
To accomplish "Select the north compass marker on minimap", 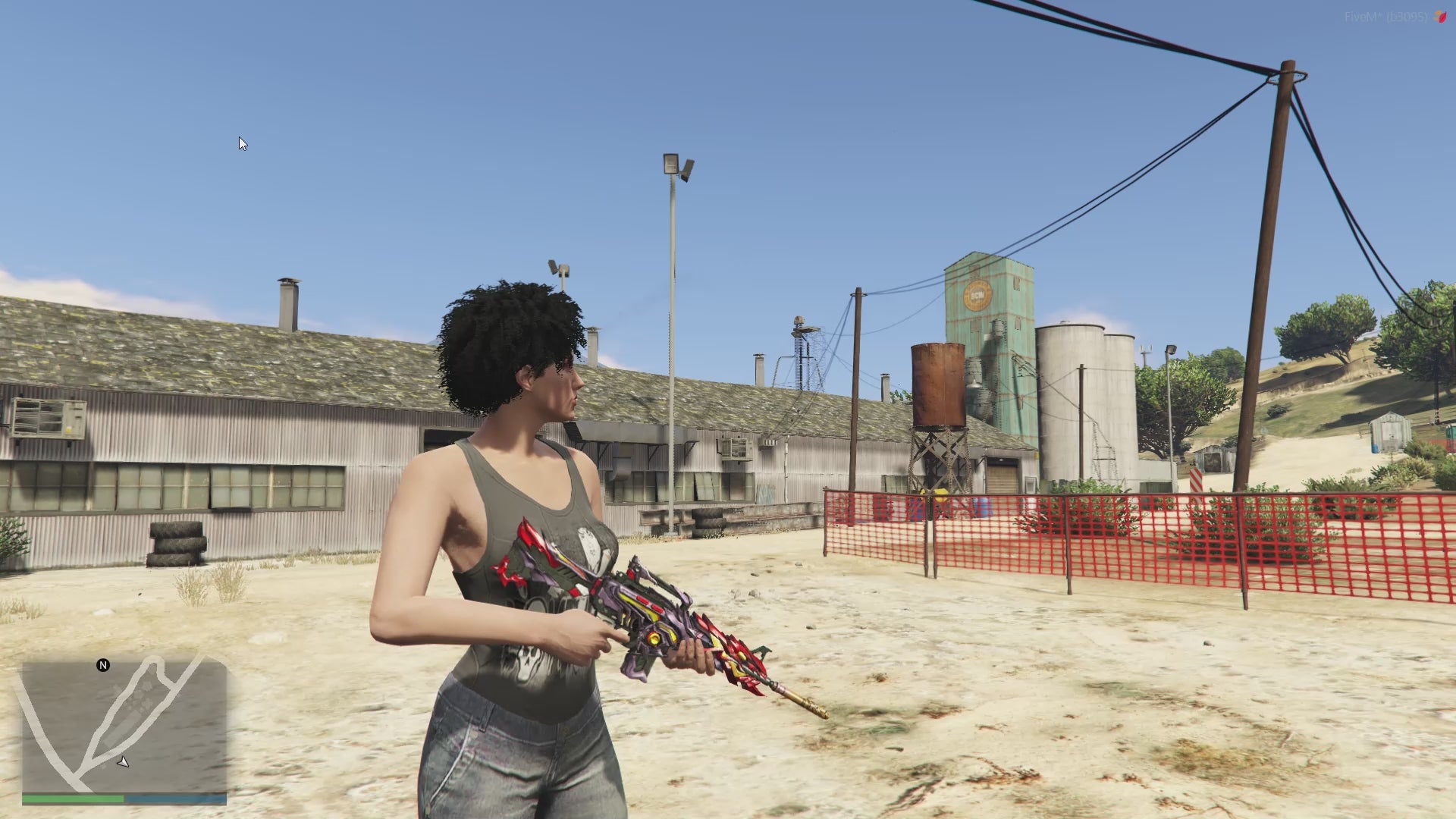I will [103, 665].
